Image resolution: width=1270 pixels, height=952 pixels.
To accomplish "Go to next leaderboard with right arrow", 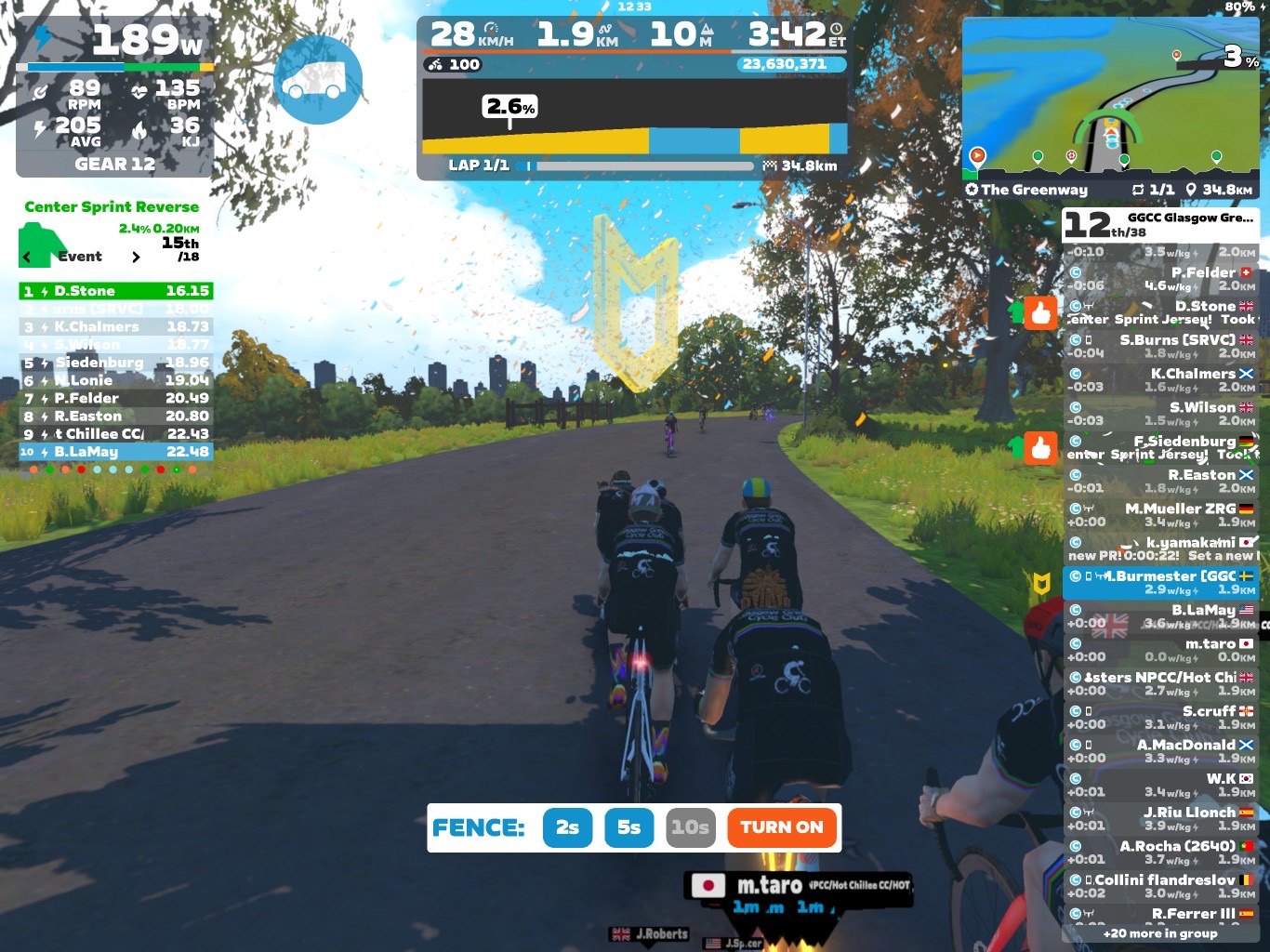I will coord(136,257).
